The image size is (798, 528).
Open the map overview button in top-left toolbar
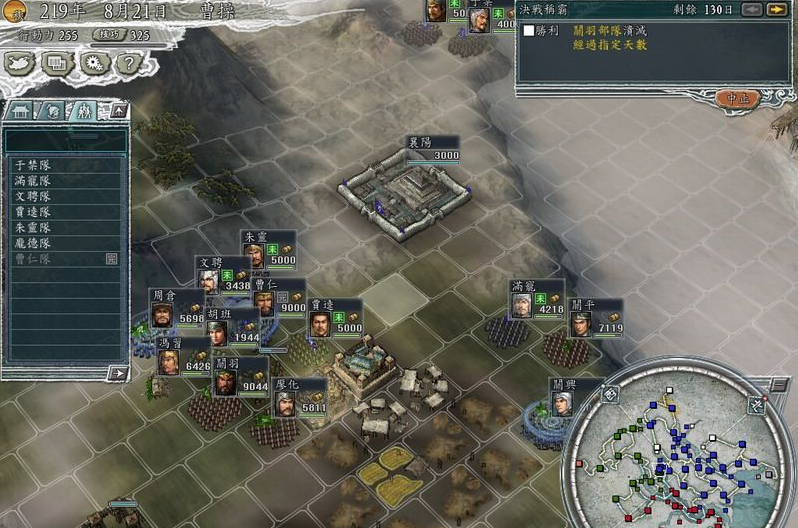(x=21, y=63)
